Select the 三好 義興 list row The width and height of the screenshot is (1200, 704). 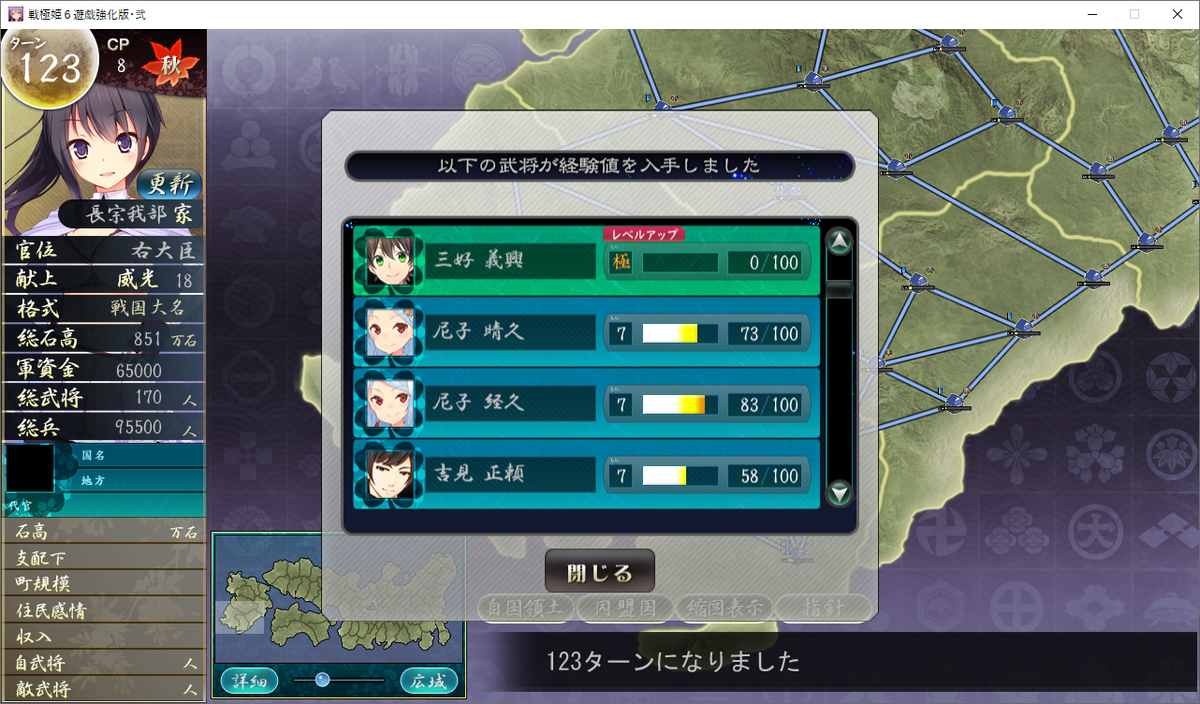coord(586,262)
